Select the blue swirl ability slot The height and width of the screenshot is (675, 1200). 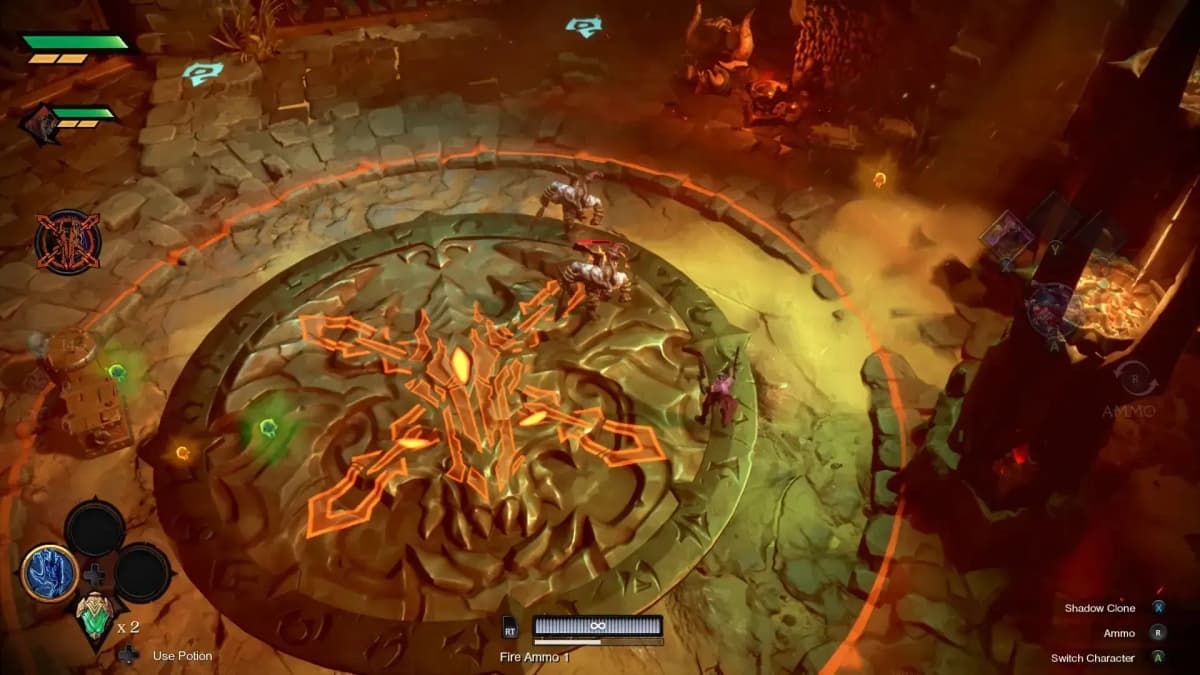tap(49, 573)
